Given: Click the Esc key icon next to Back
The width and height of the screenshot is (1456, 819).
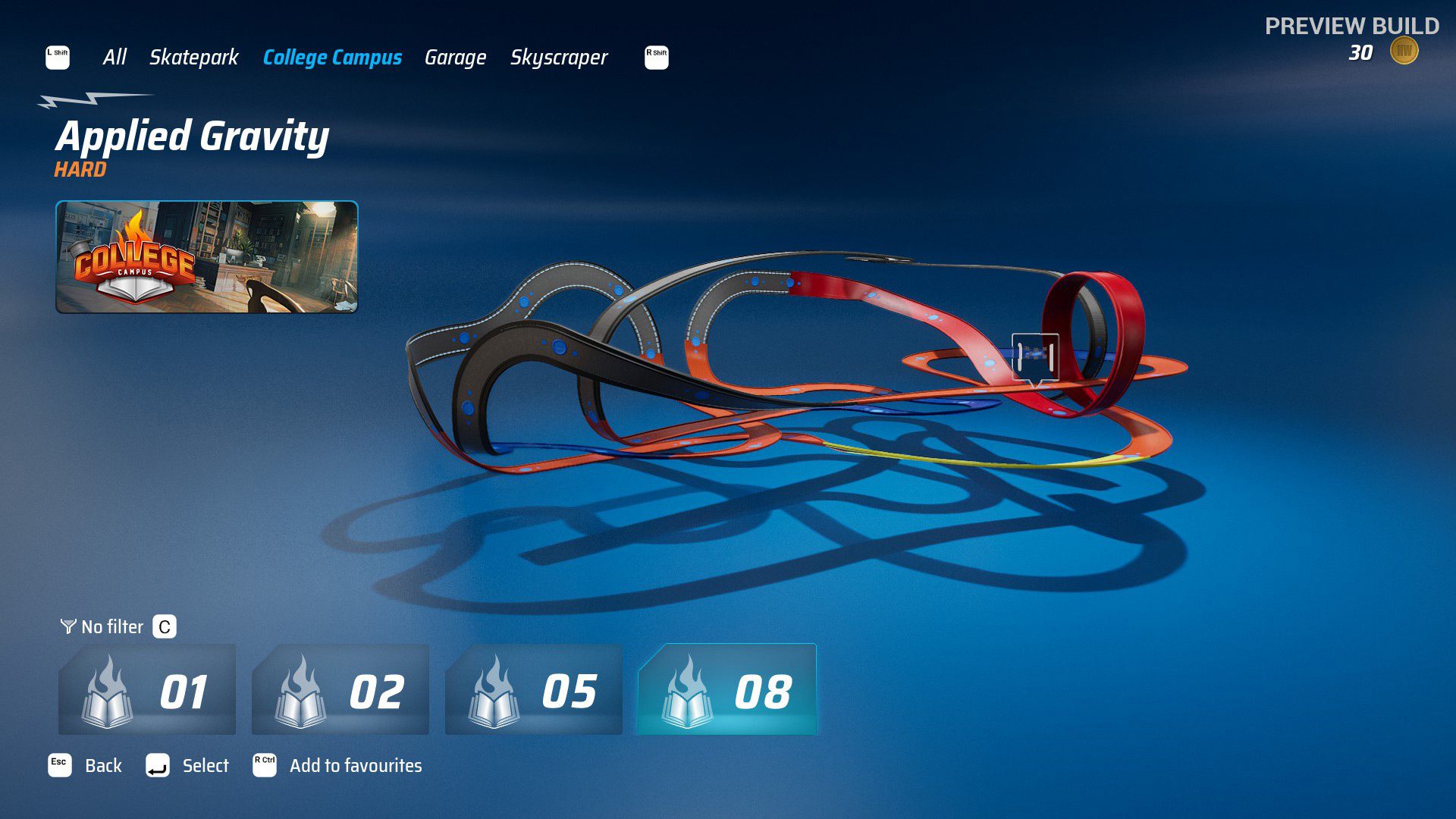Looking at the screenshot, I should click(58, 765).
